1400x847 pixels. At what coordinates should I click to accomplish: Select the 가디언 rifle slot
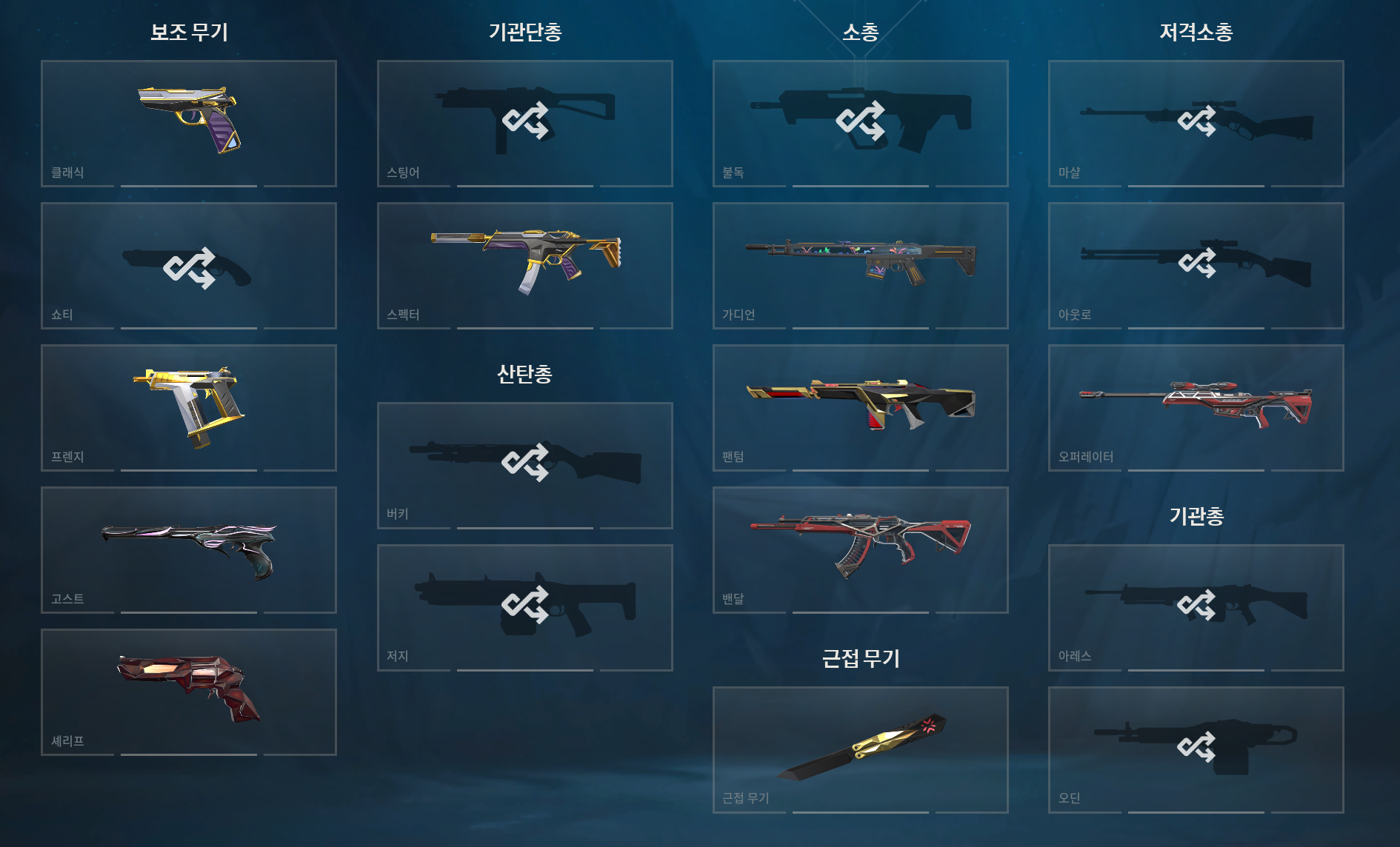(x=860, y=265)
